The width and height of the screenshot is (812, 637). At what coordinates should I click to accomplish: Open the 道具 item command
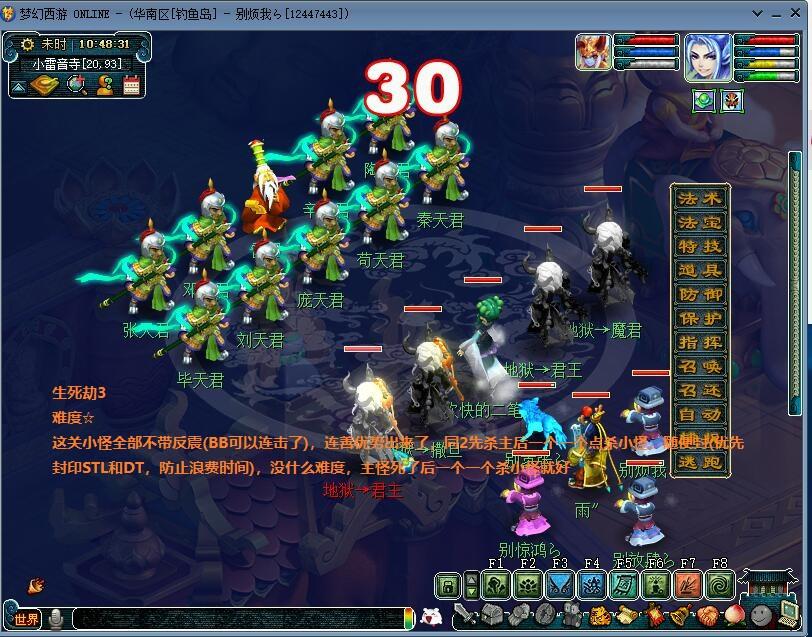click(699, 270)
